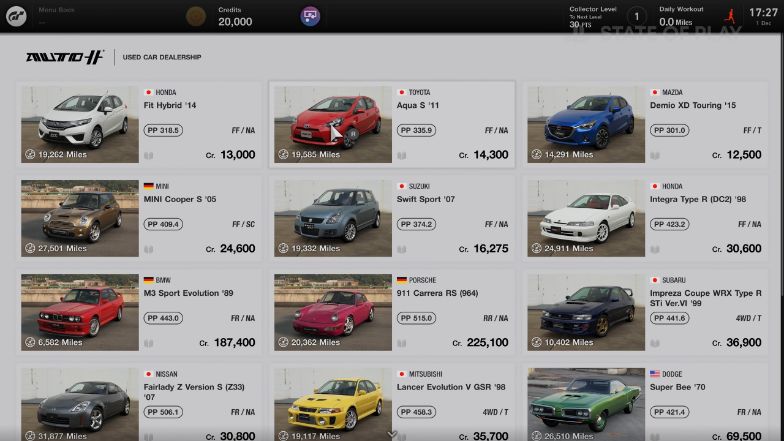Open the Porsche 911 Carrera RS listing
The width and height of the screenshot is (784, 441).
(x=392, y=312)
